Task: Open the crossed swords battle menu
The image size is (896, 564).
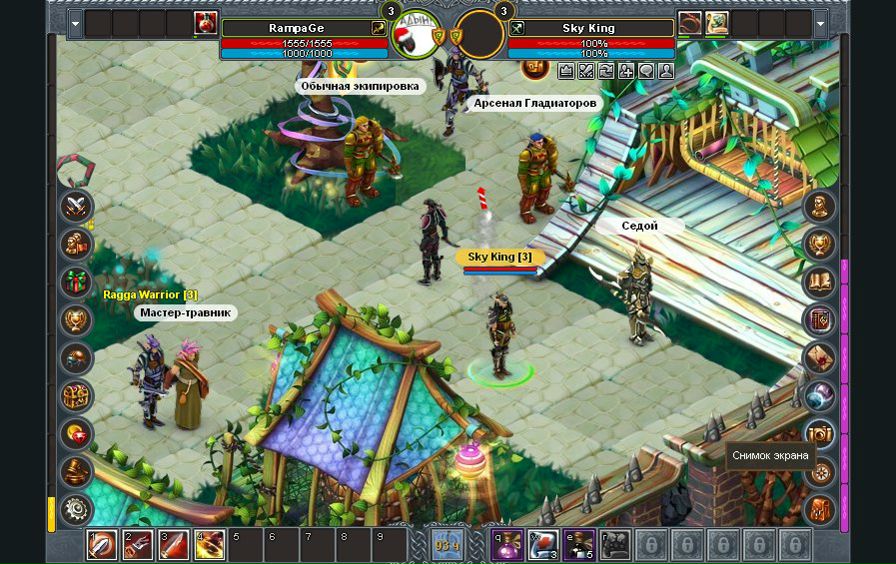Action: click(x=76, y=207)
